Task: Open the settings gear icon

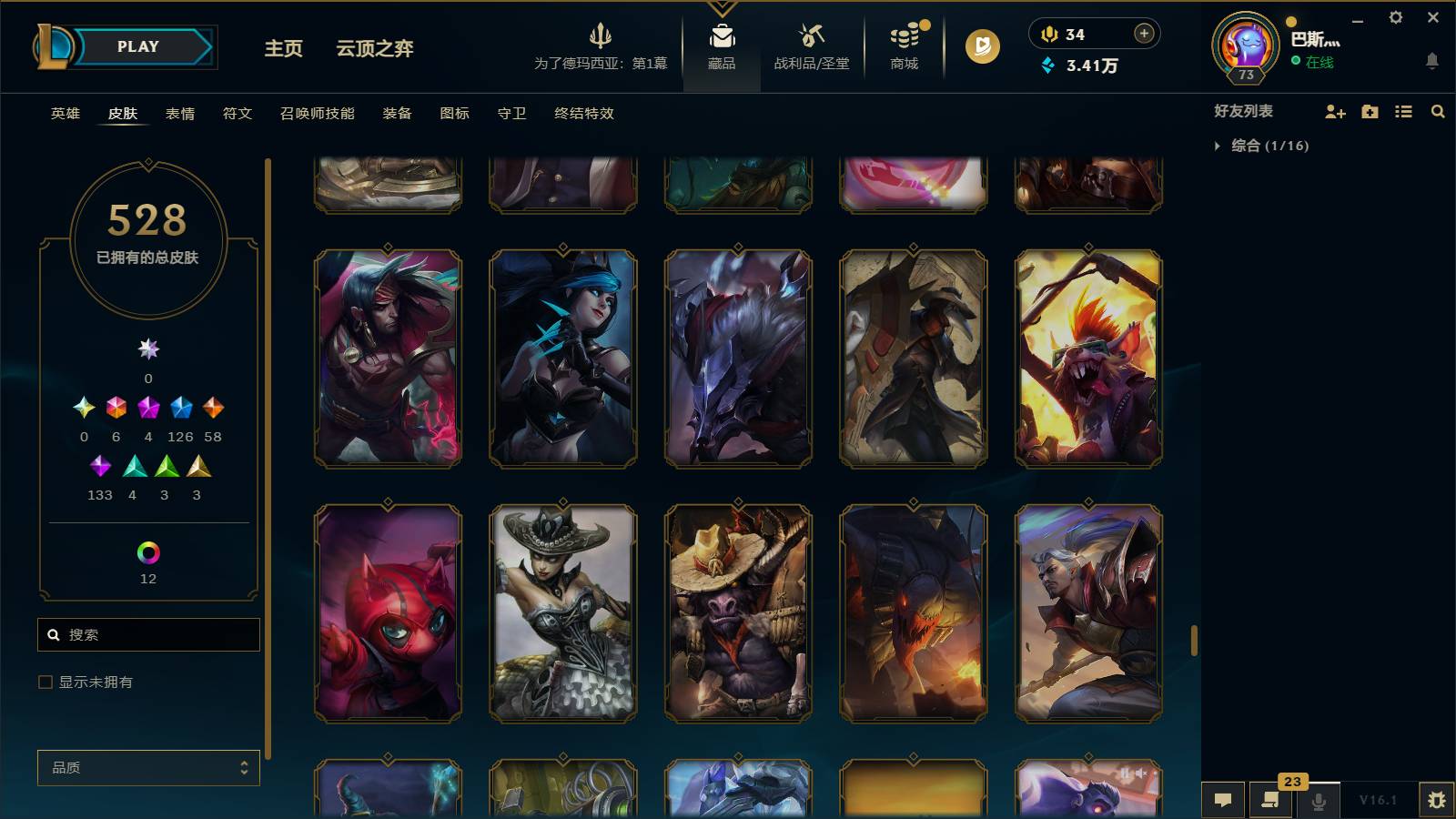Action: coord(1398,16)
